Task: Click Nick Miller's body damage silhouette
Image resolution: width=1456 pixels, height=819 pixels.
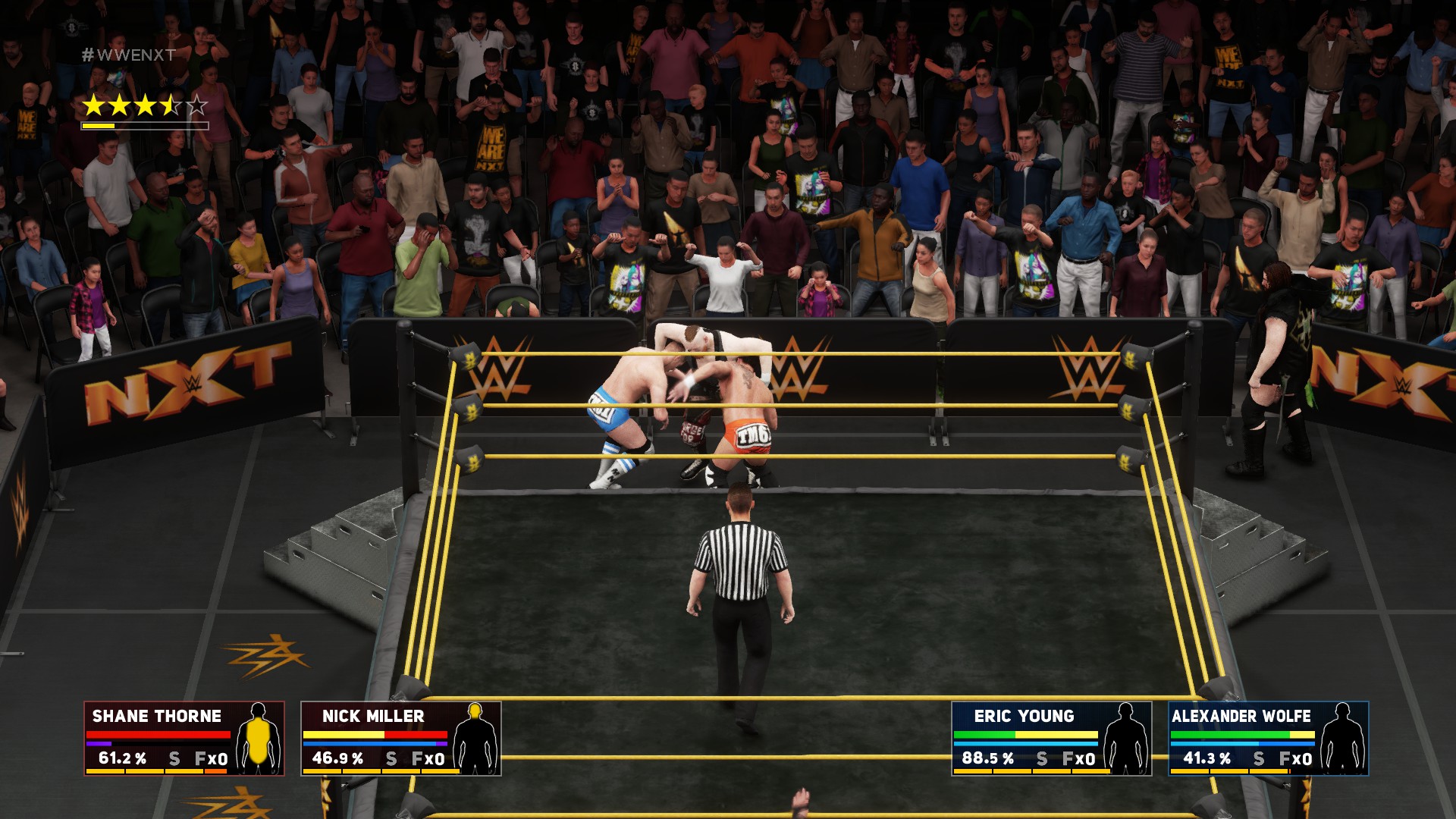Action: 475,738
